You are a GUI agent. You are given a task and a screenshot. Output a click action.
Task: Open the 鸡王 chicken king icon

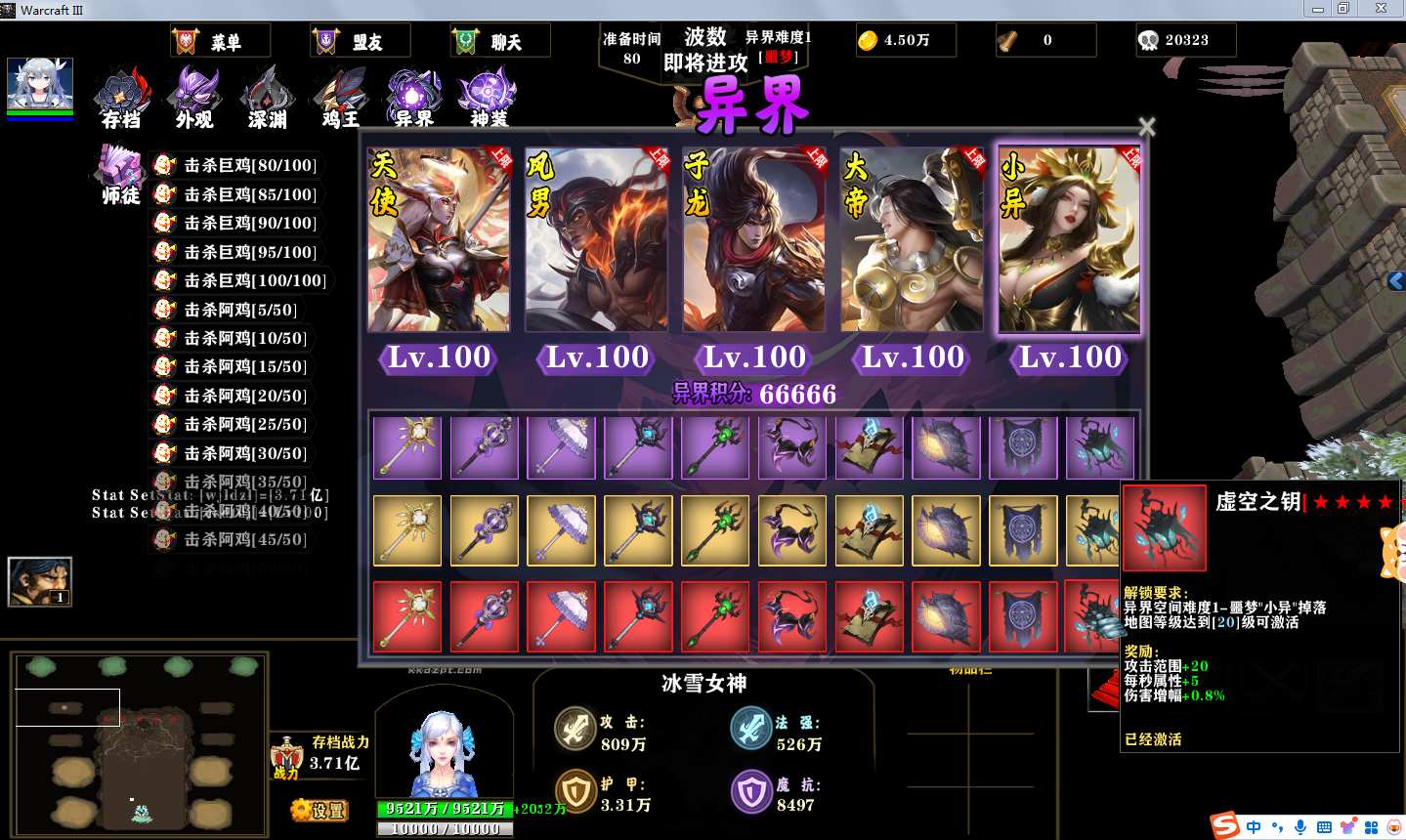[x=340, y=99]
